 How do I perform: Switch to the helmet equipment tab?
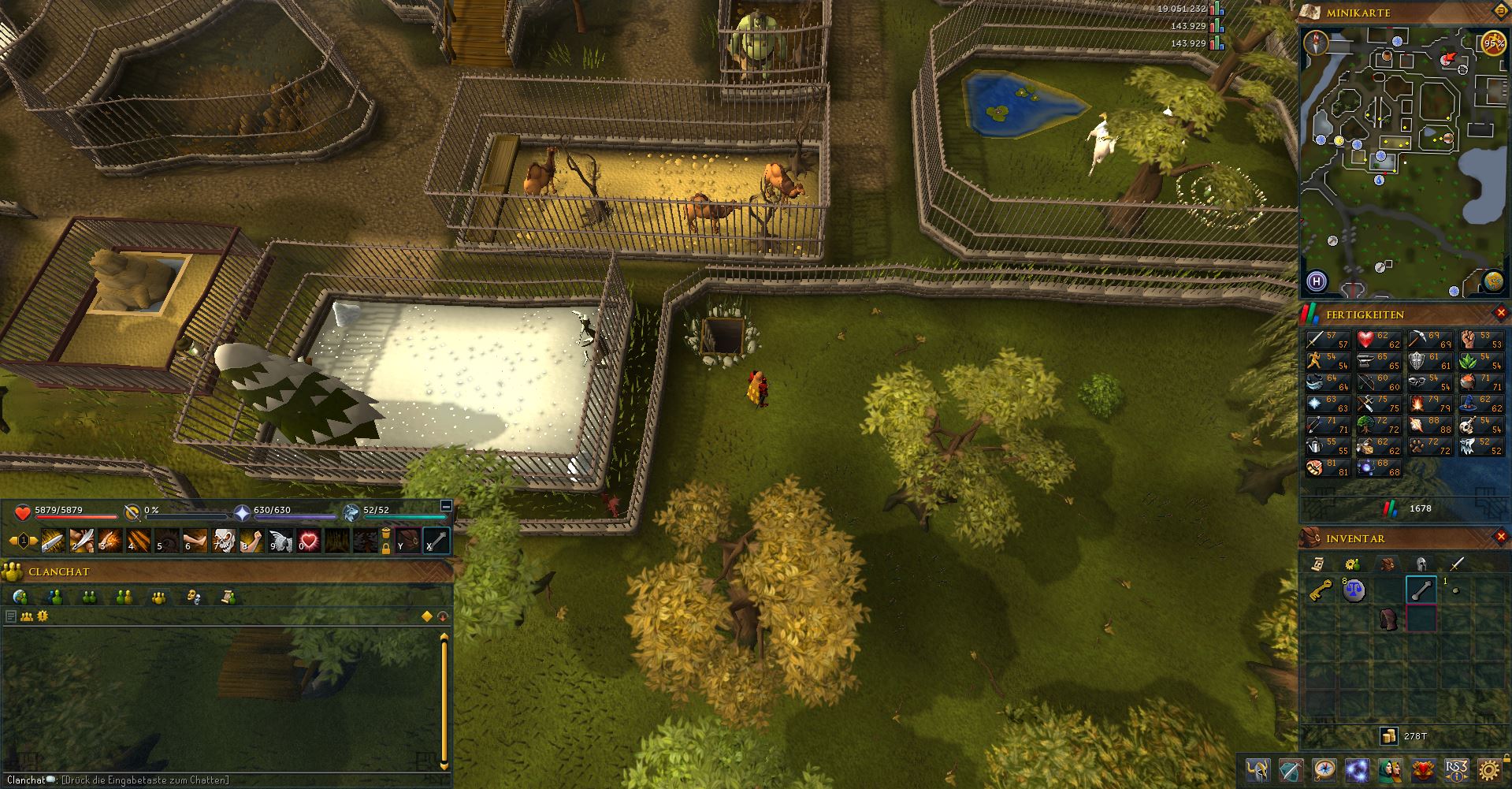point(1421,564)
